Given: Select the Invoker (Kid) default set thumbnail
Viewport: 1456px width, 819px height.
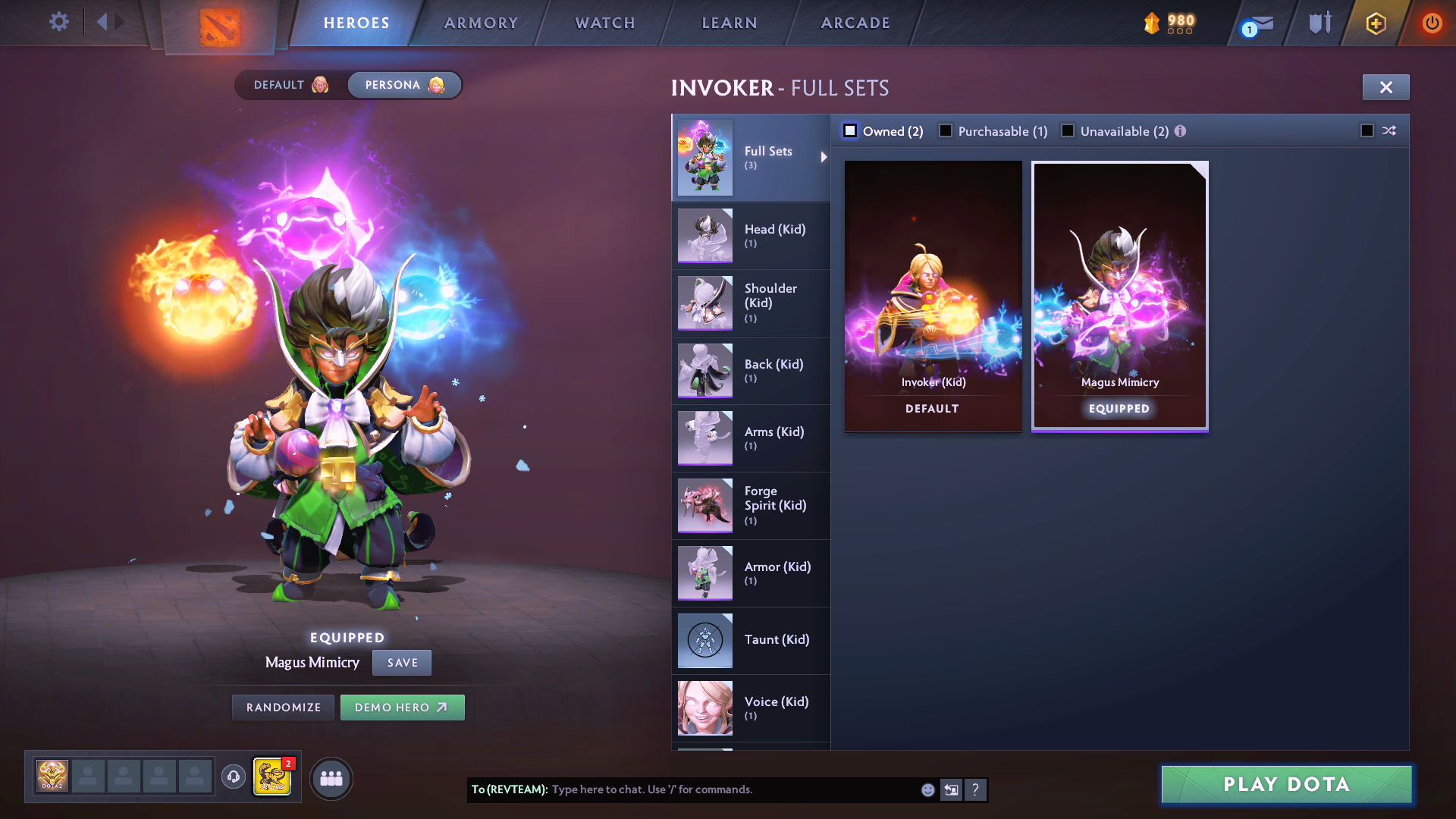Looking at the screenshot, I should click(x=932, y=294).
